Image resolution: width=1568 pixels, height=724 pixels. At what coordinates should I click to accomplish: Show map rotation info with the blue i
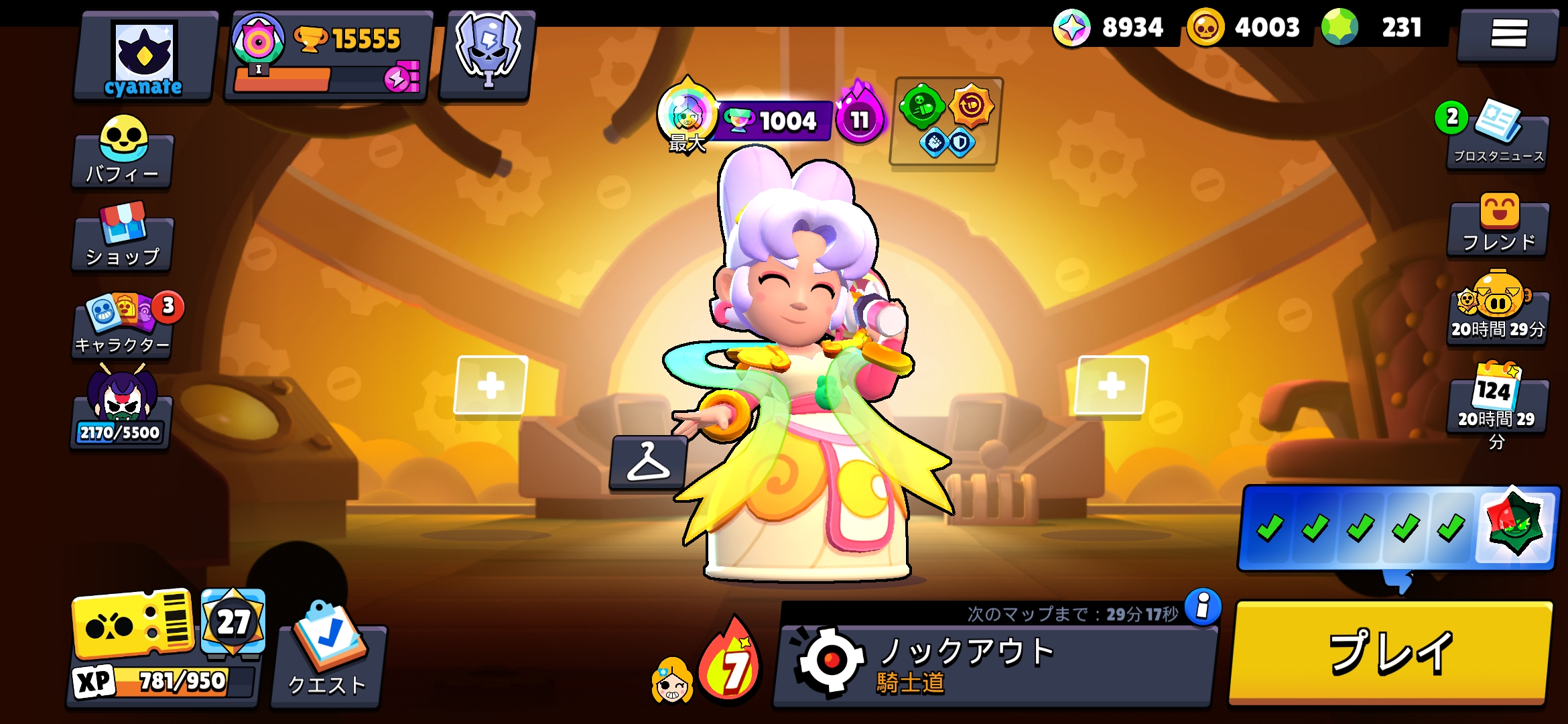click(x=1203, y=606)
